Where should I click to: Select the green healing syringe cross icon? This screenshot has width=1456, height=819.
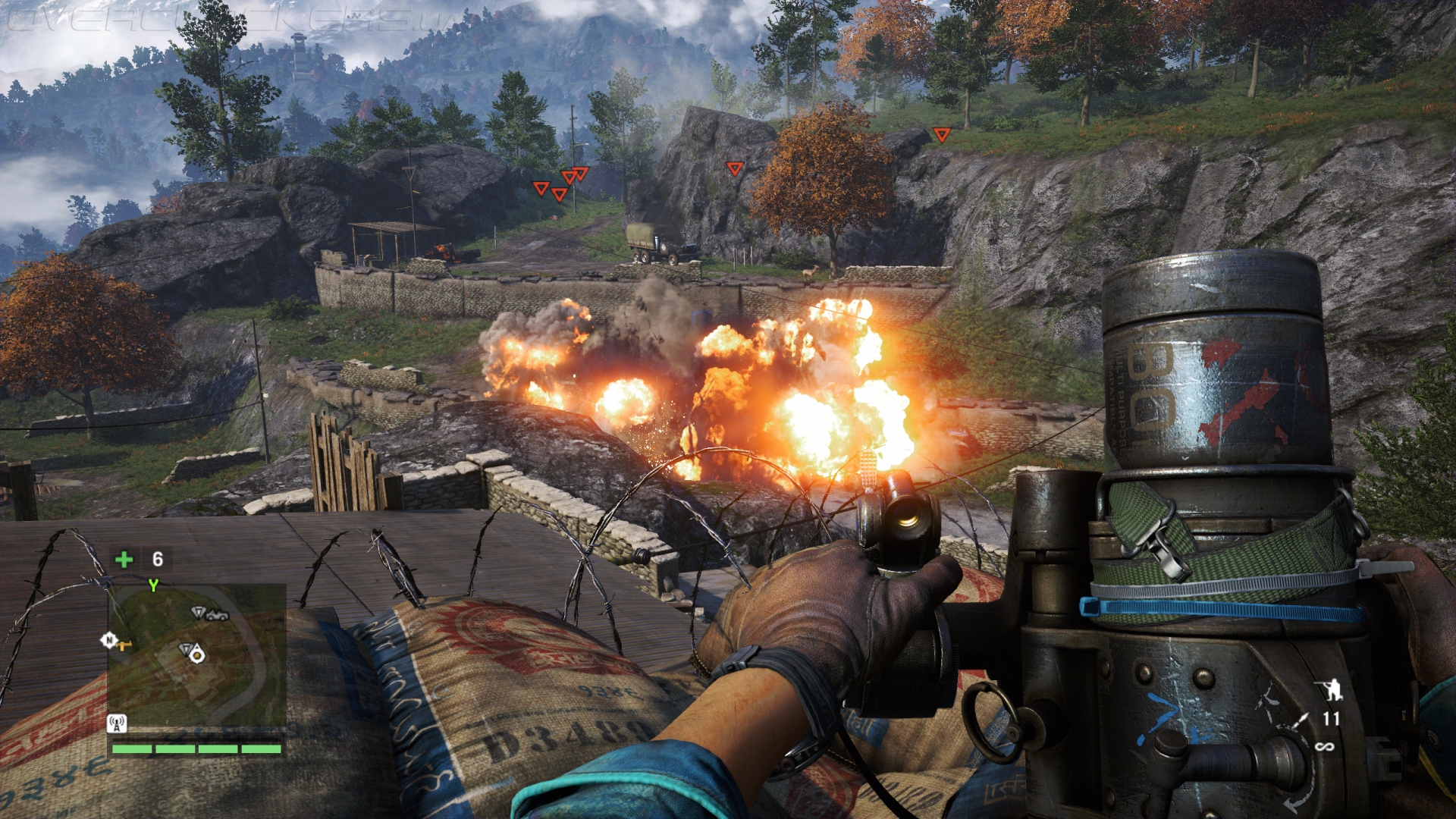tap(124, 560)
